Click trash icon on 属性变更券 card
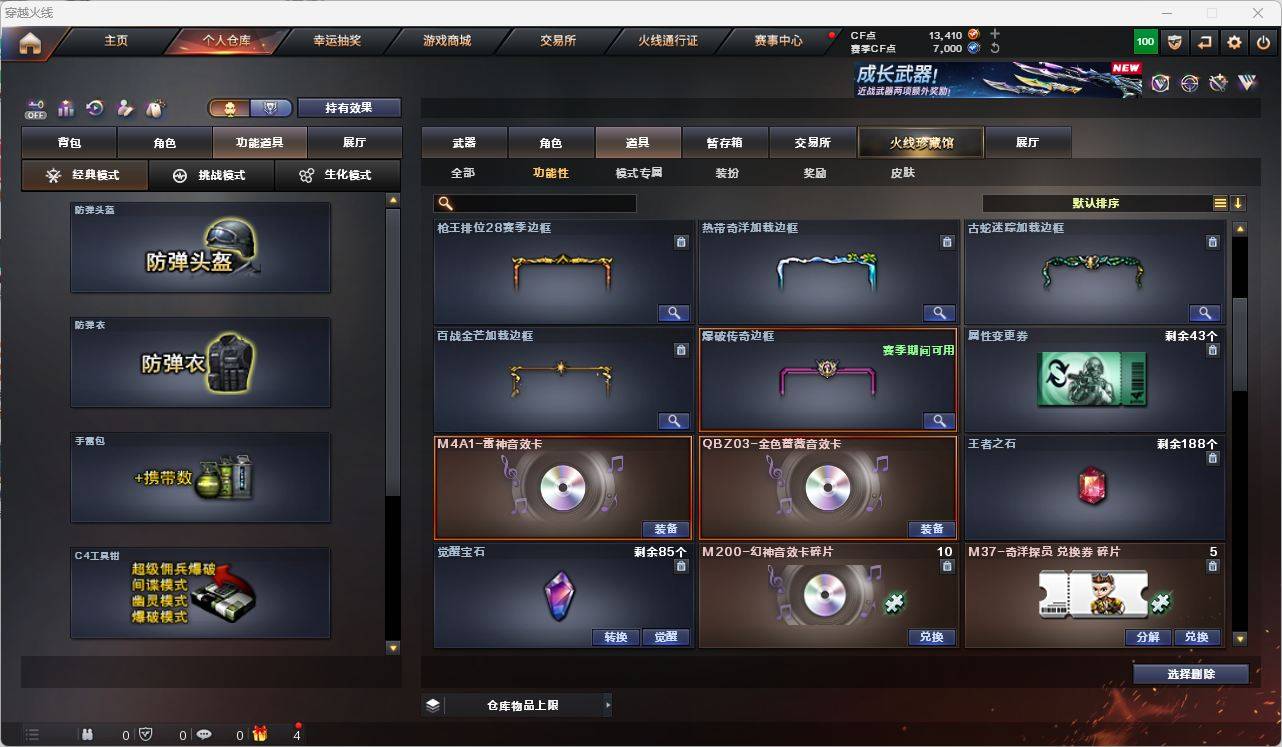Screen dimensions: 1282x747 point(1212,350)
